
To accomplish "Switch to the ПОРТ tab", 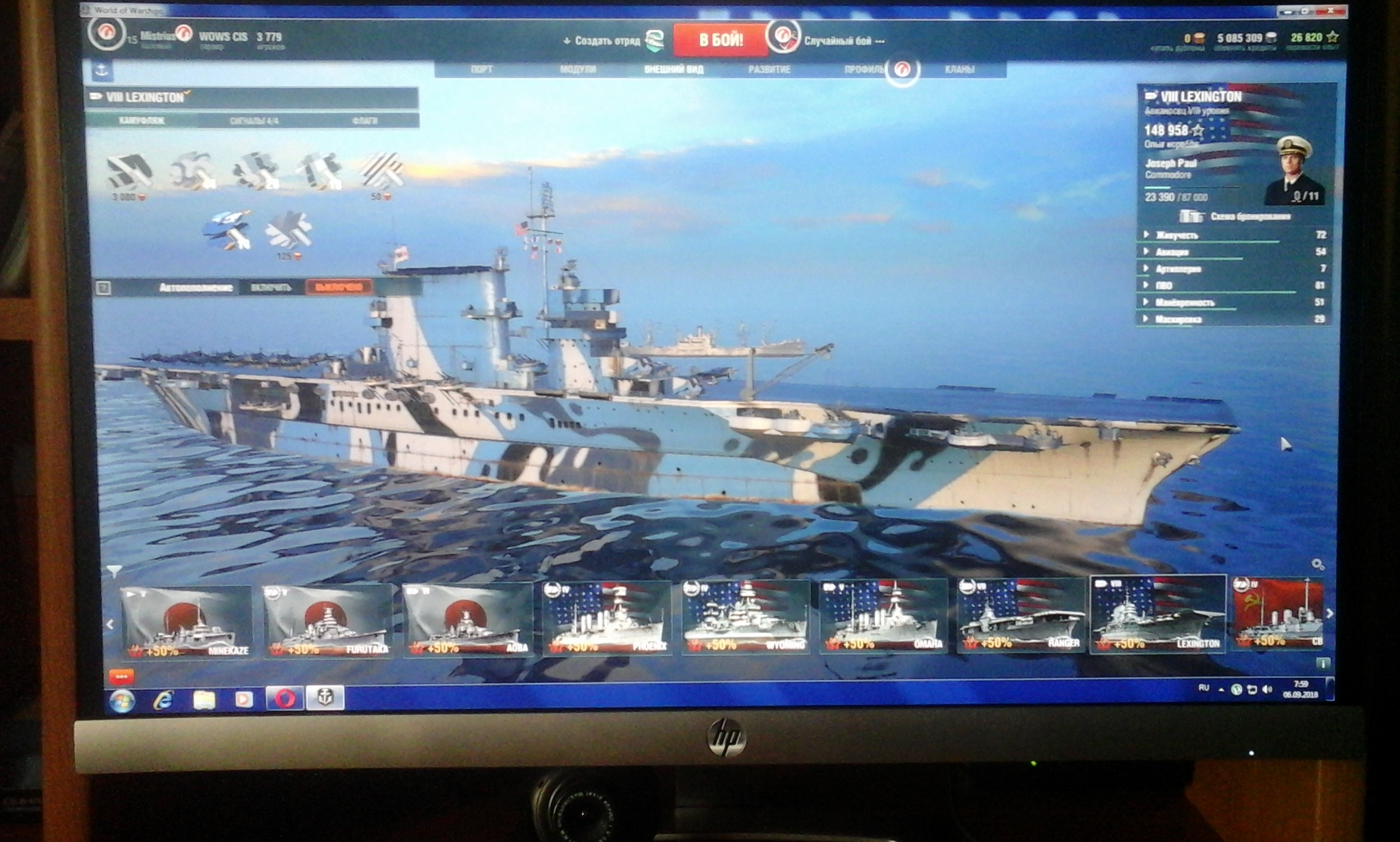I will (481, 69).
